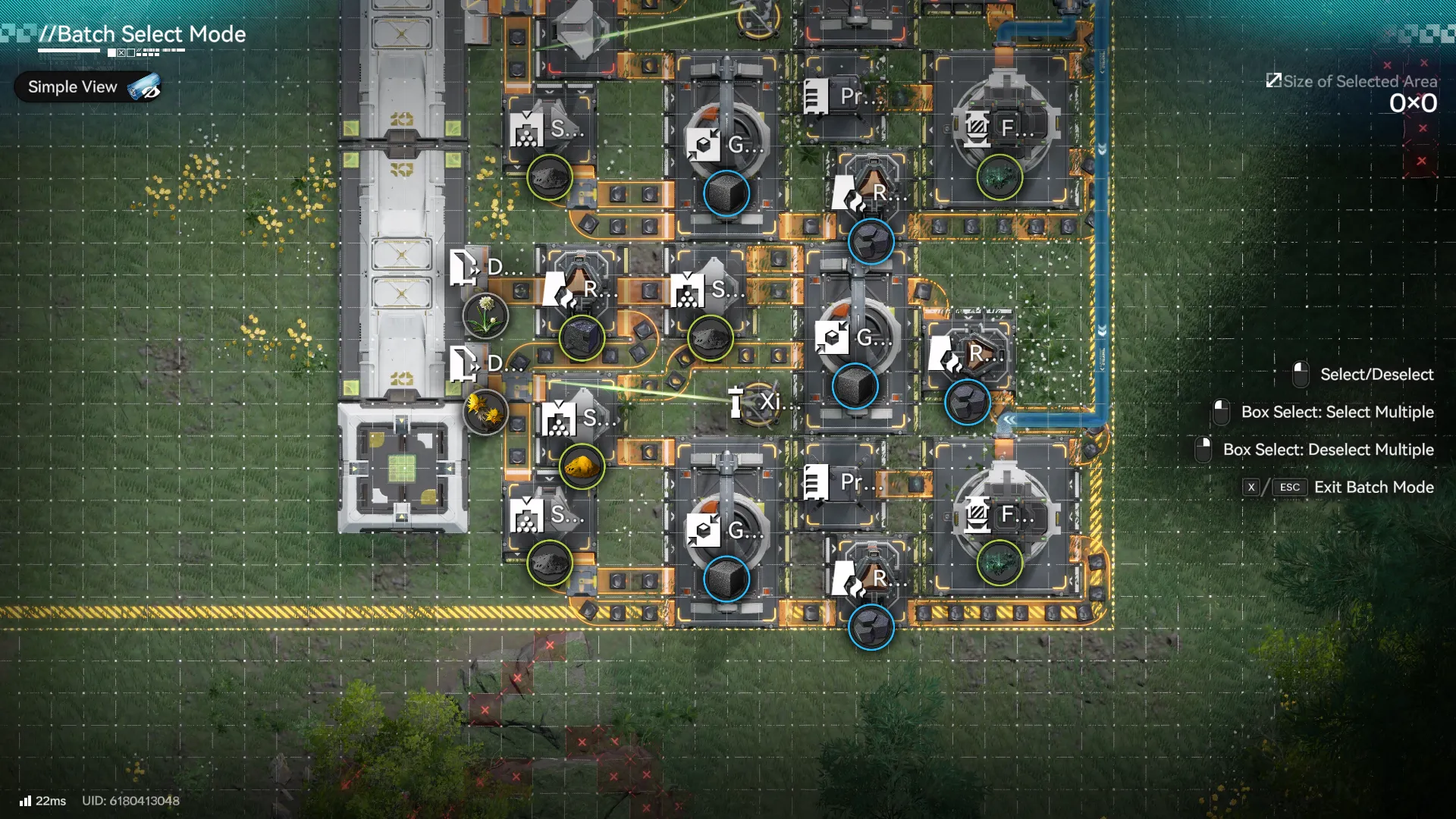Viewport: 1456px width, 819px height.
Task: Deselect the blue-circled black cube in the center
Action: pyautogui.click(x=855, y=387)
